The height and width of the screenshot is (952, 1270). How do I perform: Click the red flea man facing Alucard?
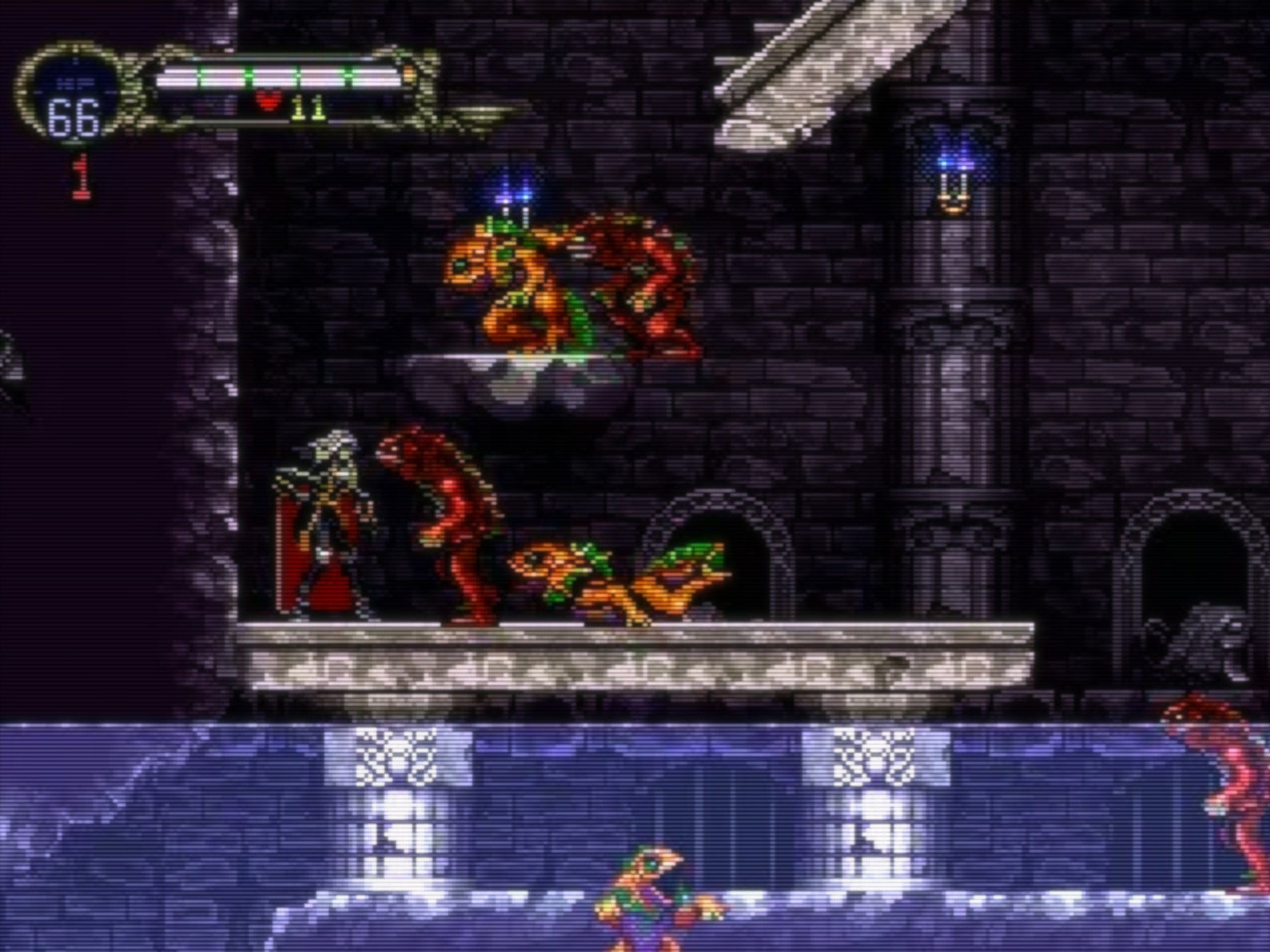click(448, 520)
